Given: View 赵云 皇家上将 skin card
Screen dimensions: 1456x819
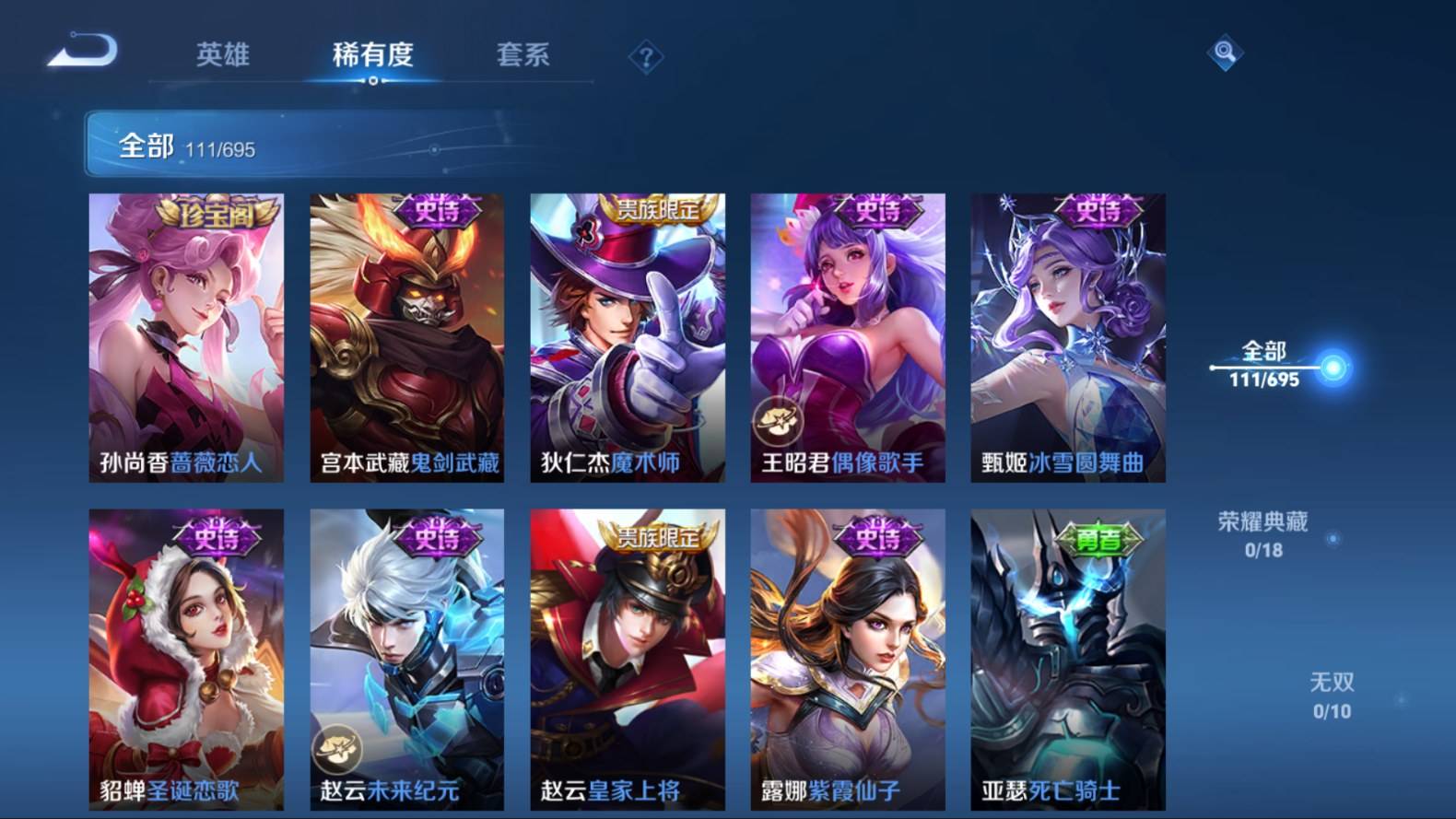Looking at the screenshot, I should pyautogui.click(x=628, y=659).
